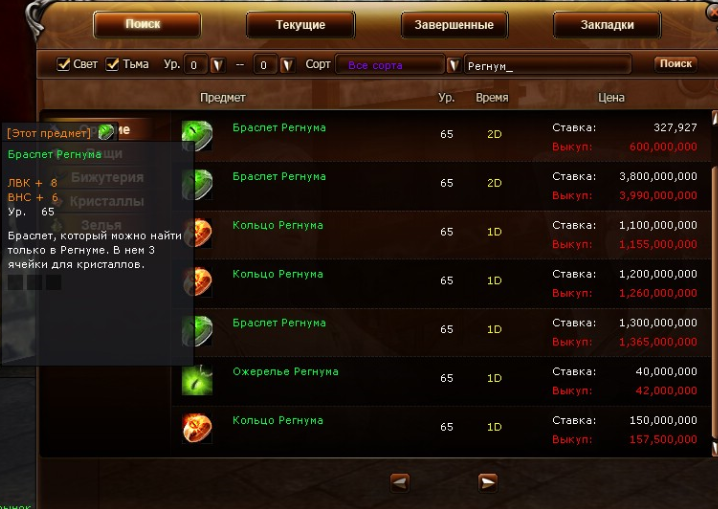This screenshot has height=509, width=718.
Task: Open the Завершенные tab
Action: 454,24
